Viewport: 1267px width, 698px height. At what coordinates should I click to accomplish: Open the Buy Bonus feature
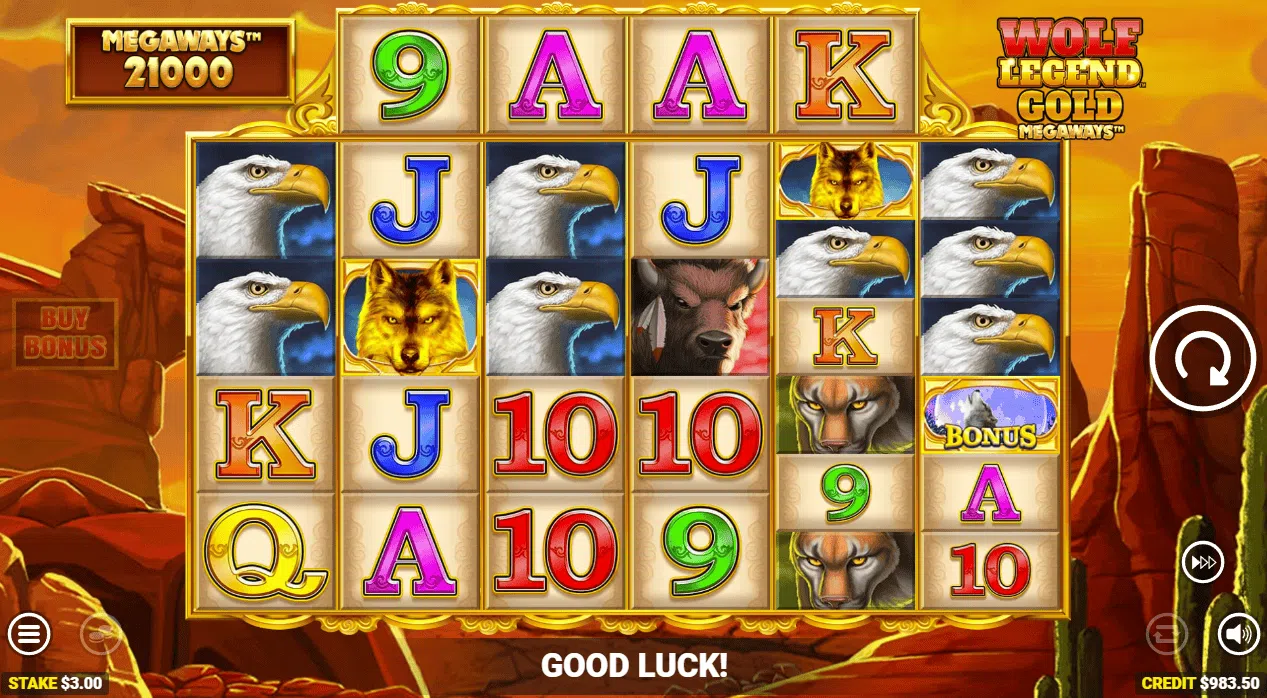pos(65,334)
